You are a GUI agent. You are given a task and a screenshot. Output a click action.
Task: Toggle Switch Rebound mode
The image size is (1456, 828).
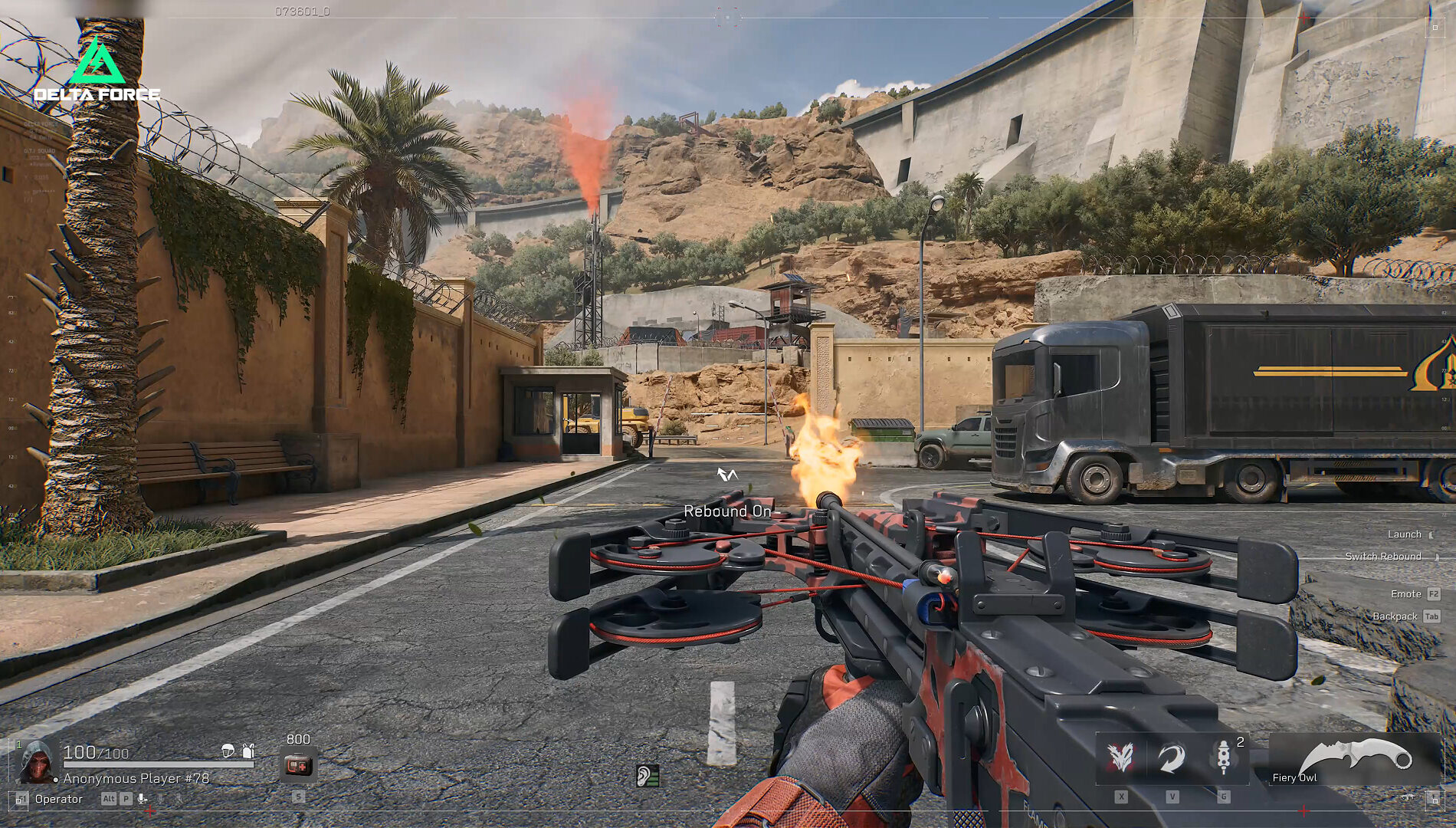[x=1384, y=556]
